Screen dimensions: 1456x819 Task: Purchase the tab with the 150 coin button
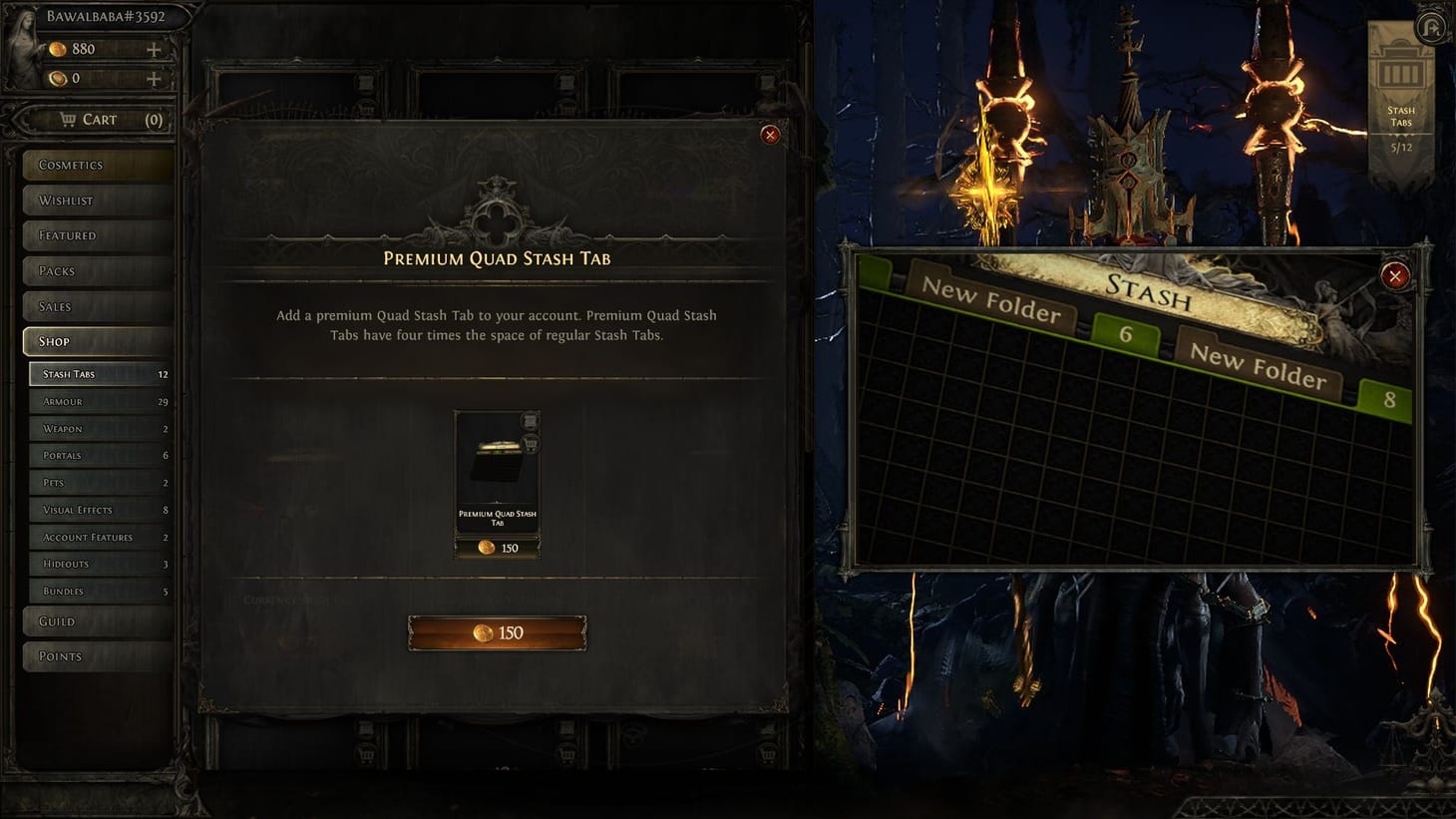497,632
